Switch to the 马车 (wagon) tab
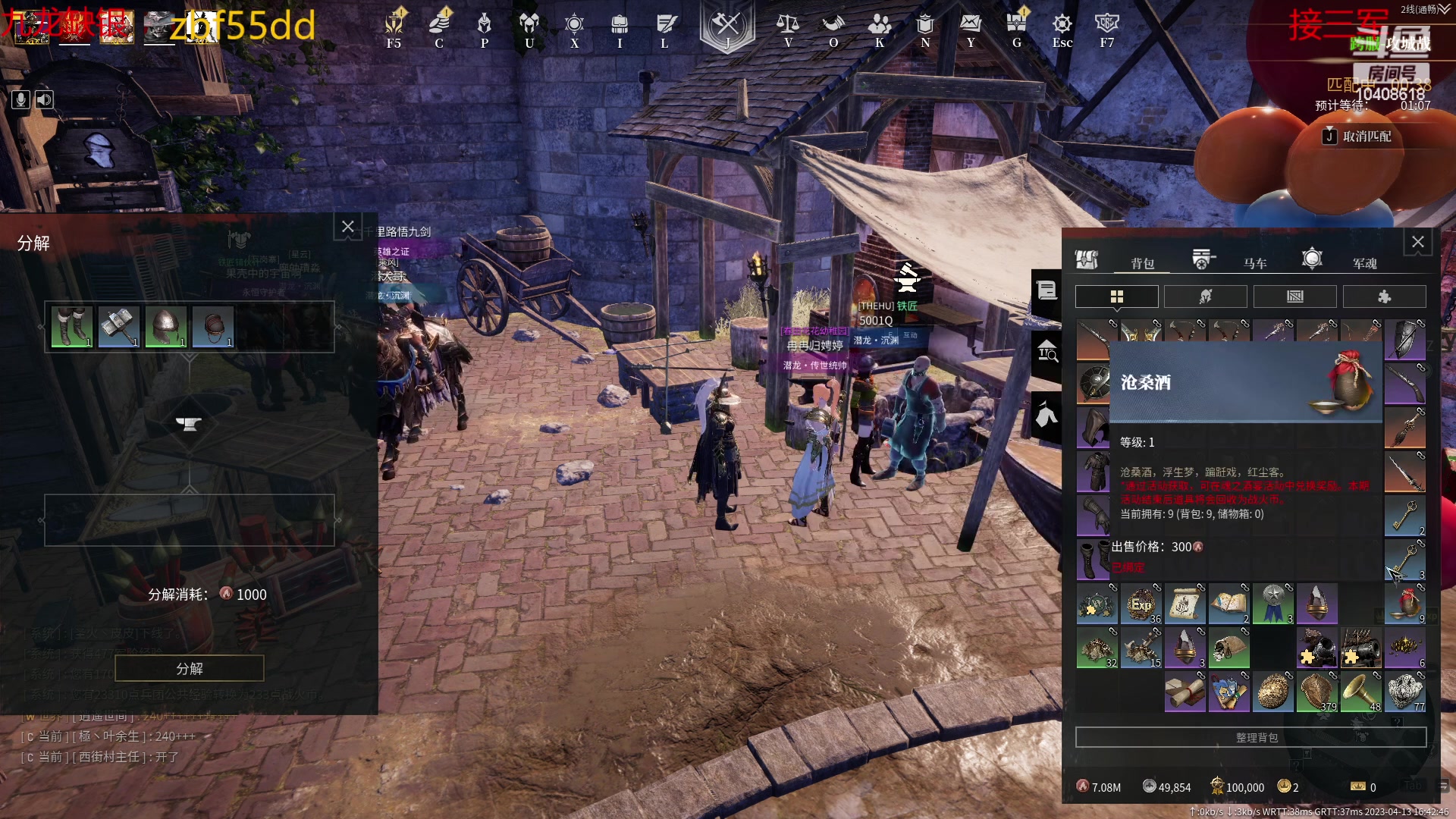The width and height of the screenshot is (1456, 819). coord(1254,263)
